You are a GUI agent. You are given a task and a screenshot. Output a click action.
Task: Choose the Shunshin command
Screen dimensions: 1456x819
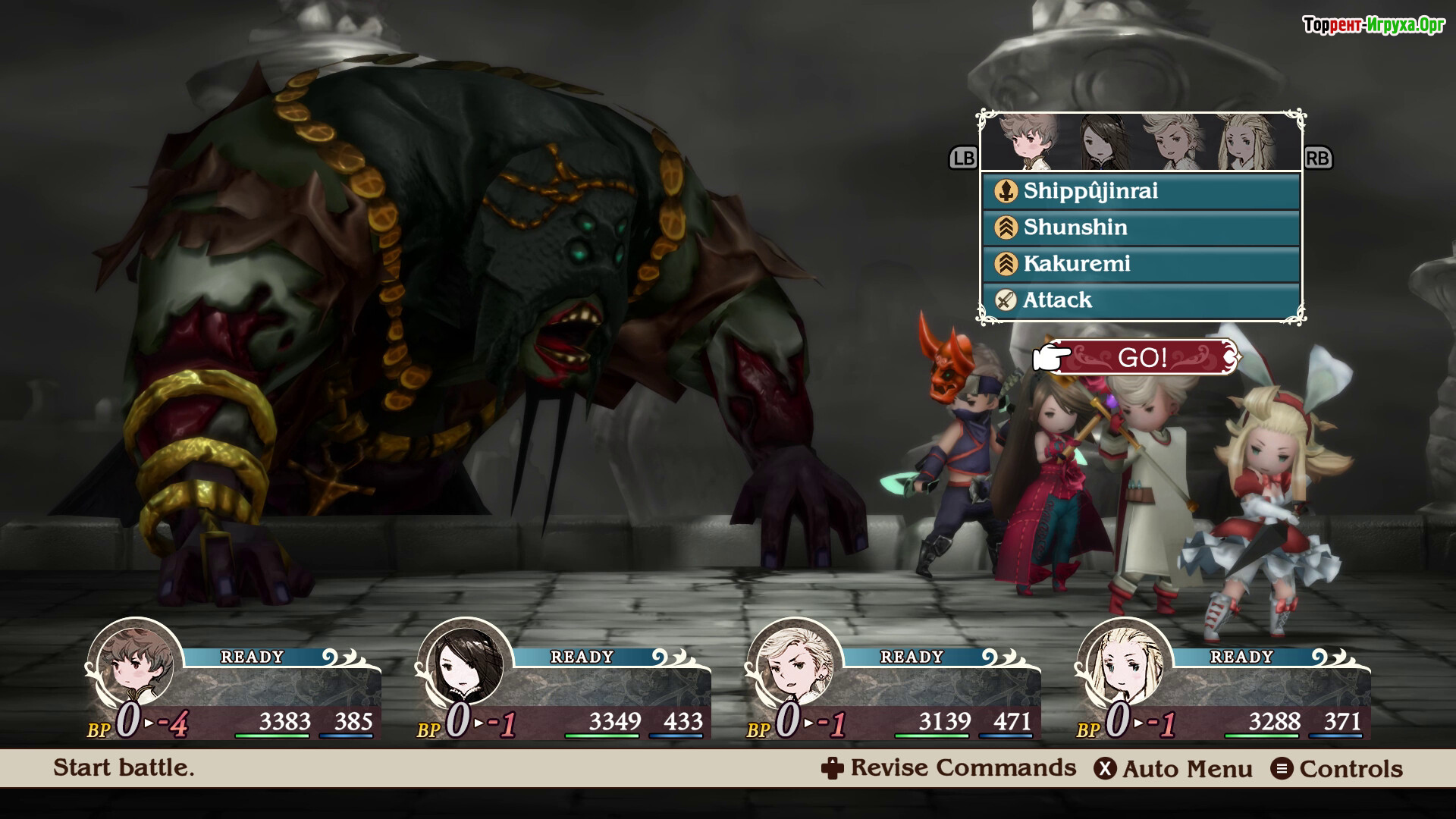1141,227
